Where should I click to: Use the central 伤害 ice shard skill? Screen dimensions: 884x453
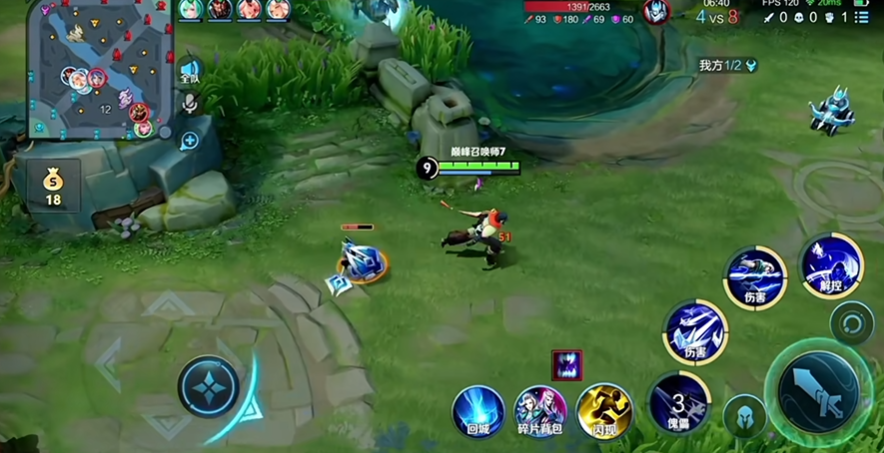pyautogui.click(x=695, y=332)
